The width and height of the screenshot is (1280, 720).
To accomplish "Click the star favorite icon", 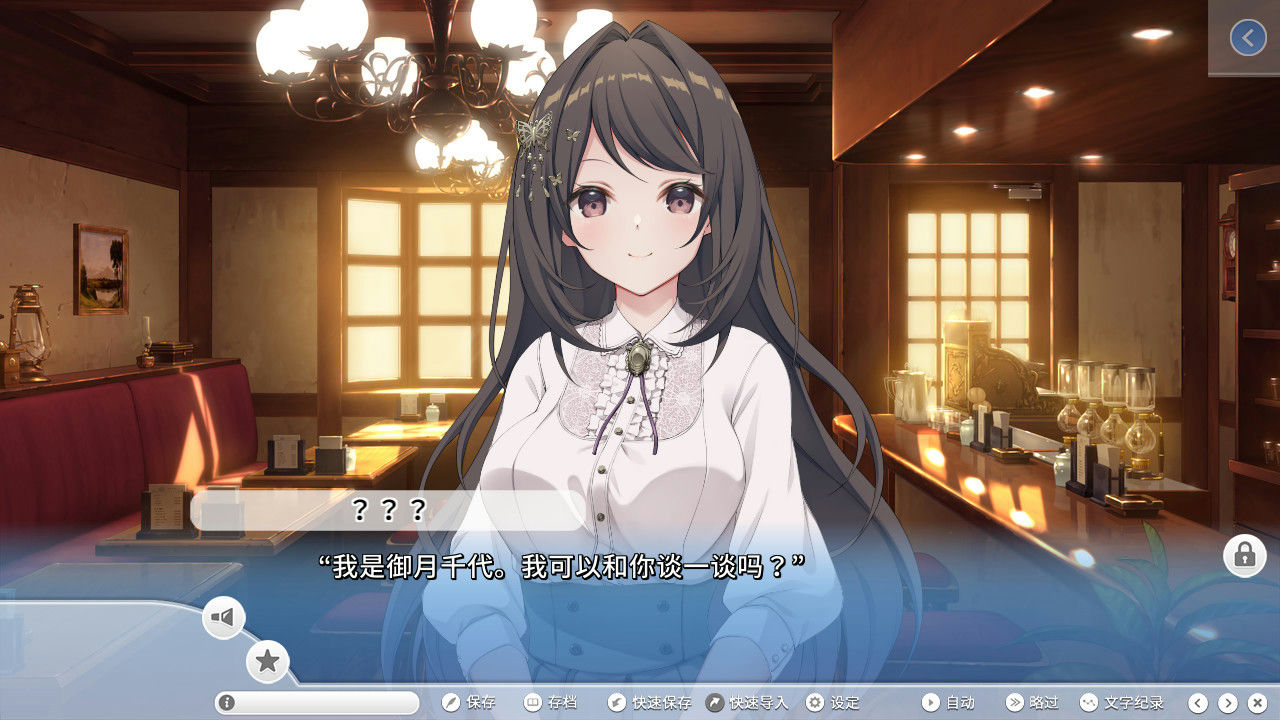I will tap(266, 660).
